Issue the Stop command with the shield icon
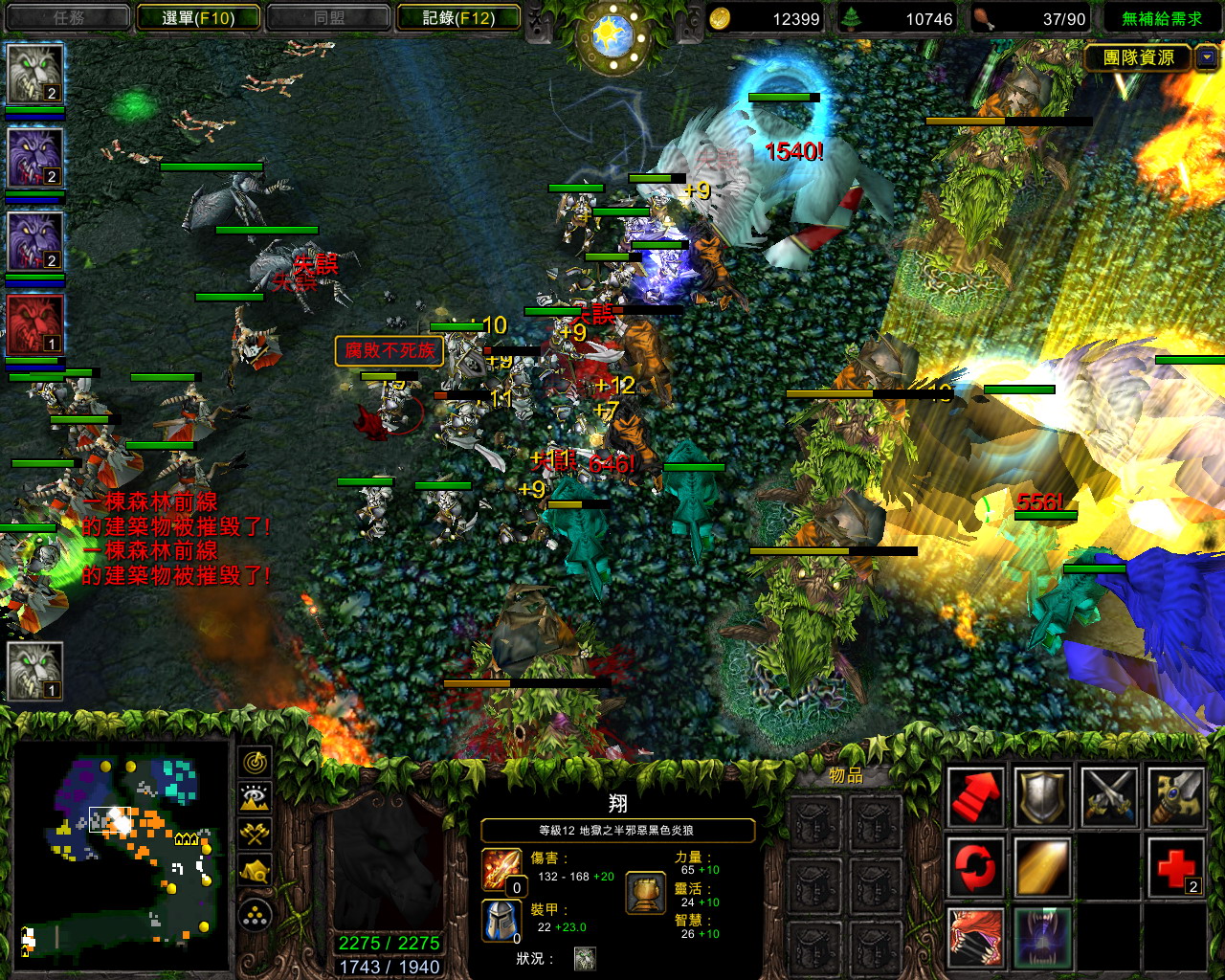This screenshot has width=1225, height=980. click(1042, 796)
